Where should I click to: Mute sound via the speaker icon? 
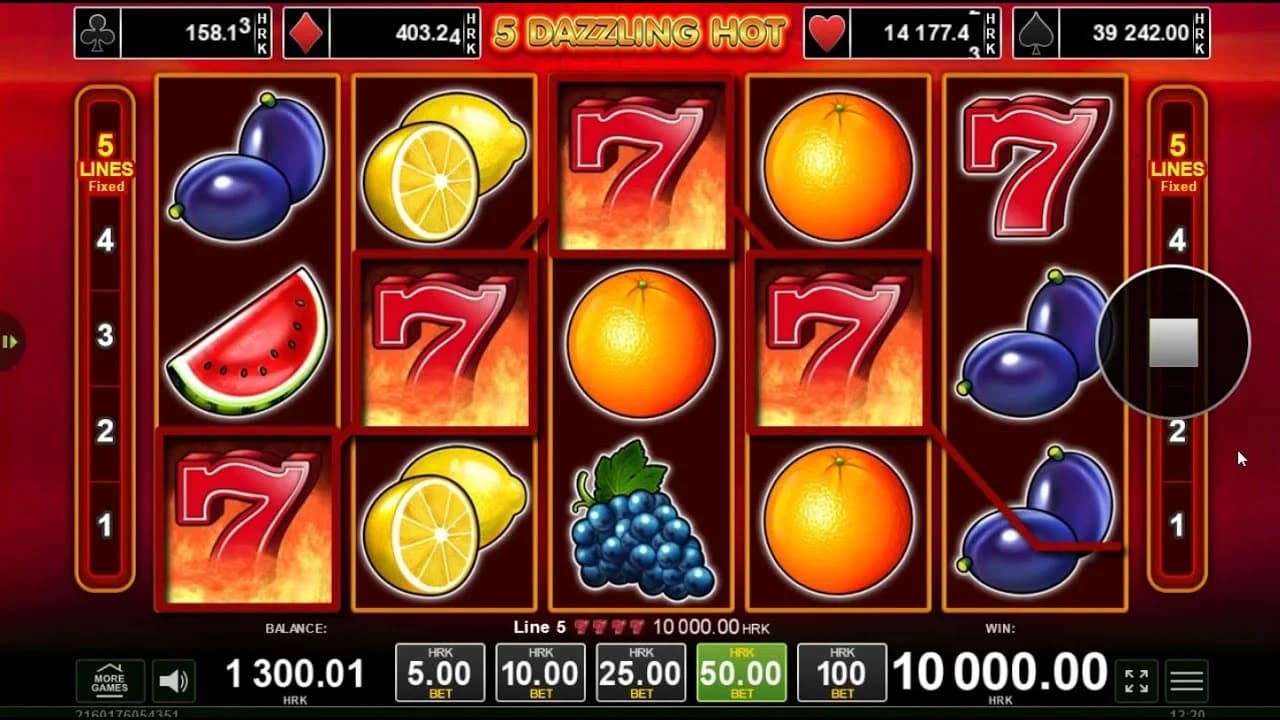pyautogui.click(x=172, y=678)
